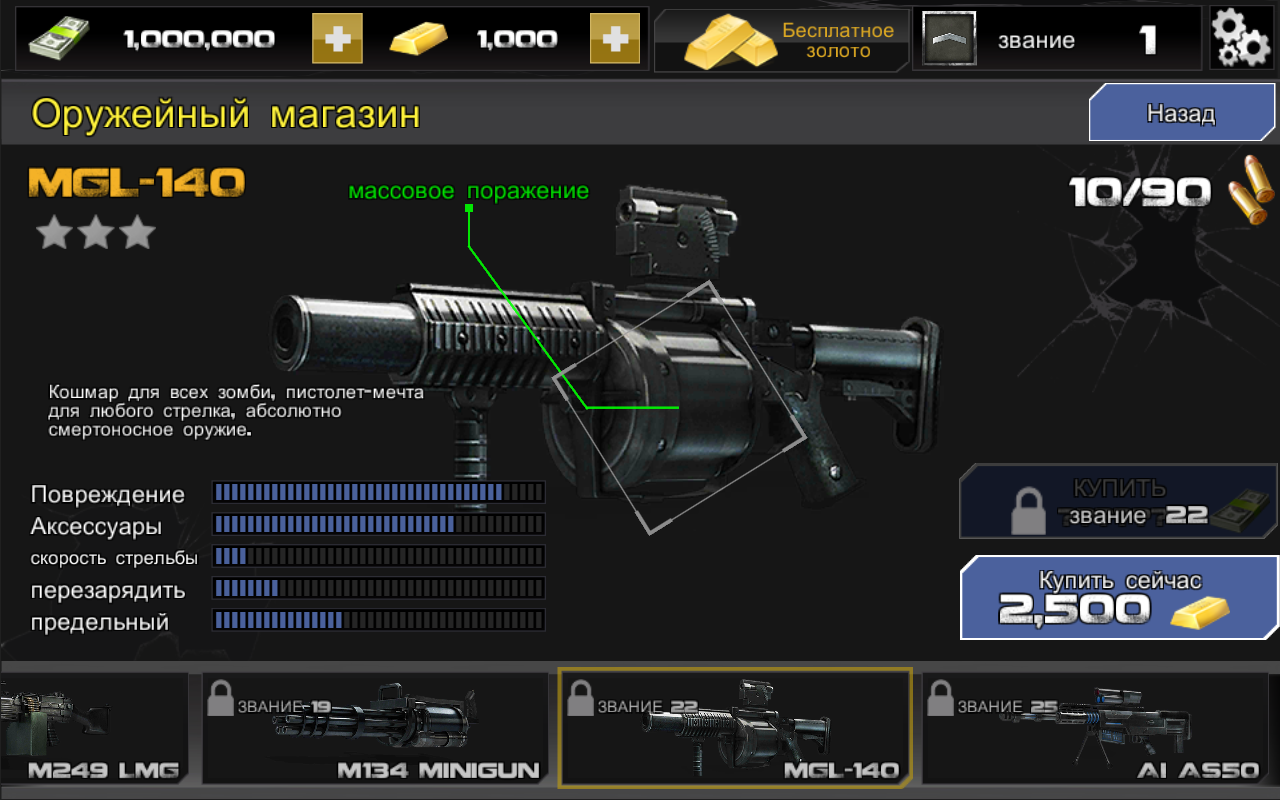Open the Бесплатное золото free gold offer
The width and height of the screenshot is (1280, 800).
coord(782,40)
